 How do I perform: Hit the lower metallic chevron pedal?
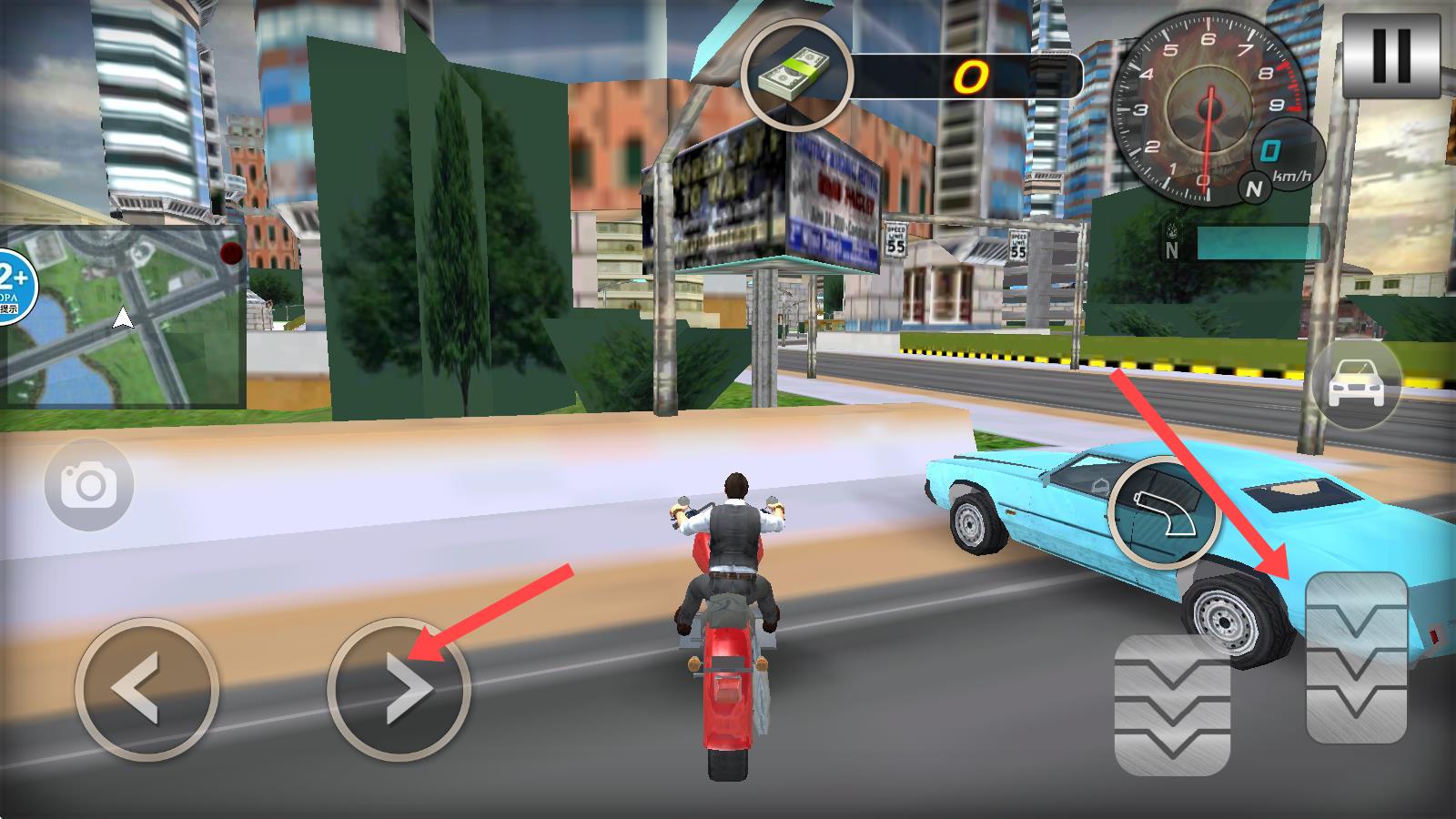point(1172,703)
